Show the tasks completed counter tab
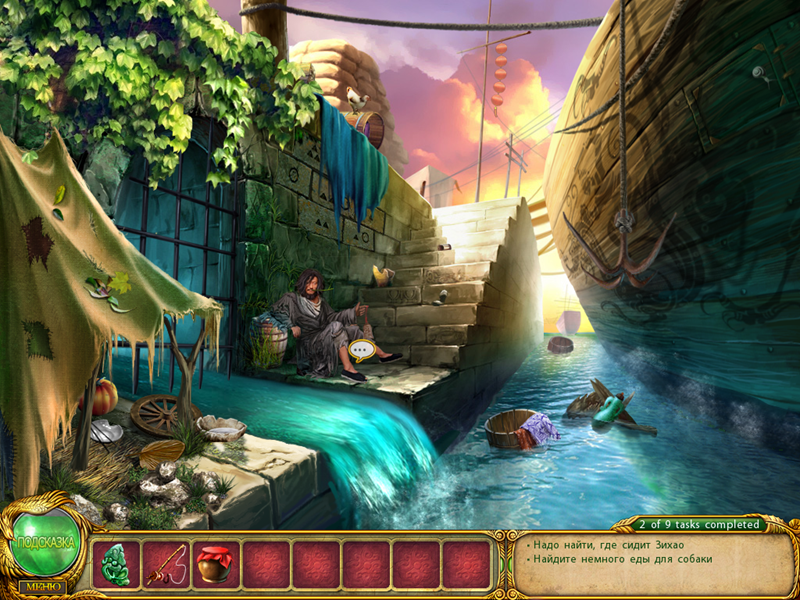 tap(700, 524)
